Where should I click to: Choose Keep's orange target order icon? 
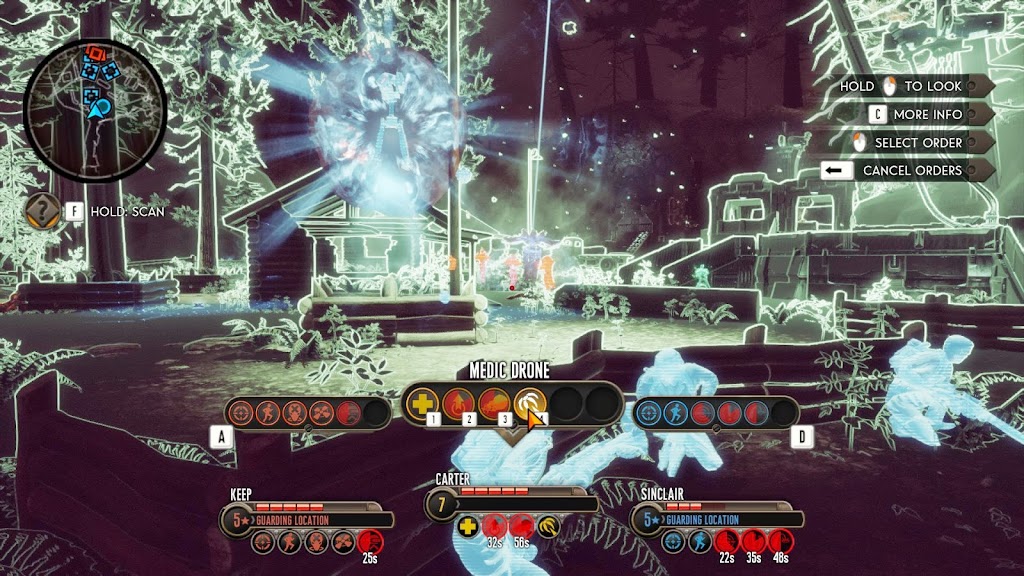(240, 412)
